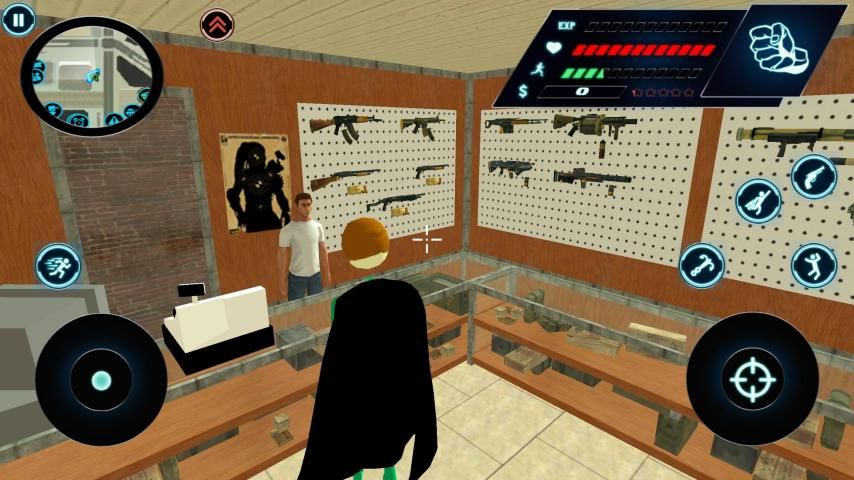
Task: Tap the red double-chevron upgrade icon
Action: pos(216,24)
